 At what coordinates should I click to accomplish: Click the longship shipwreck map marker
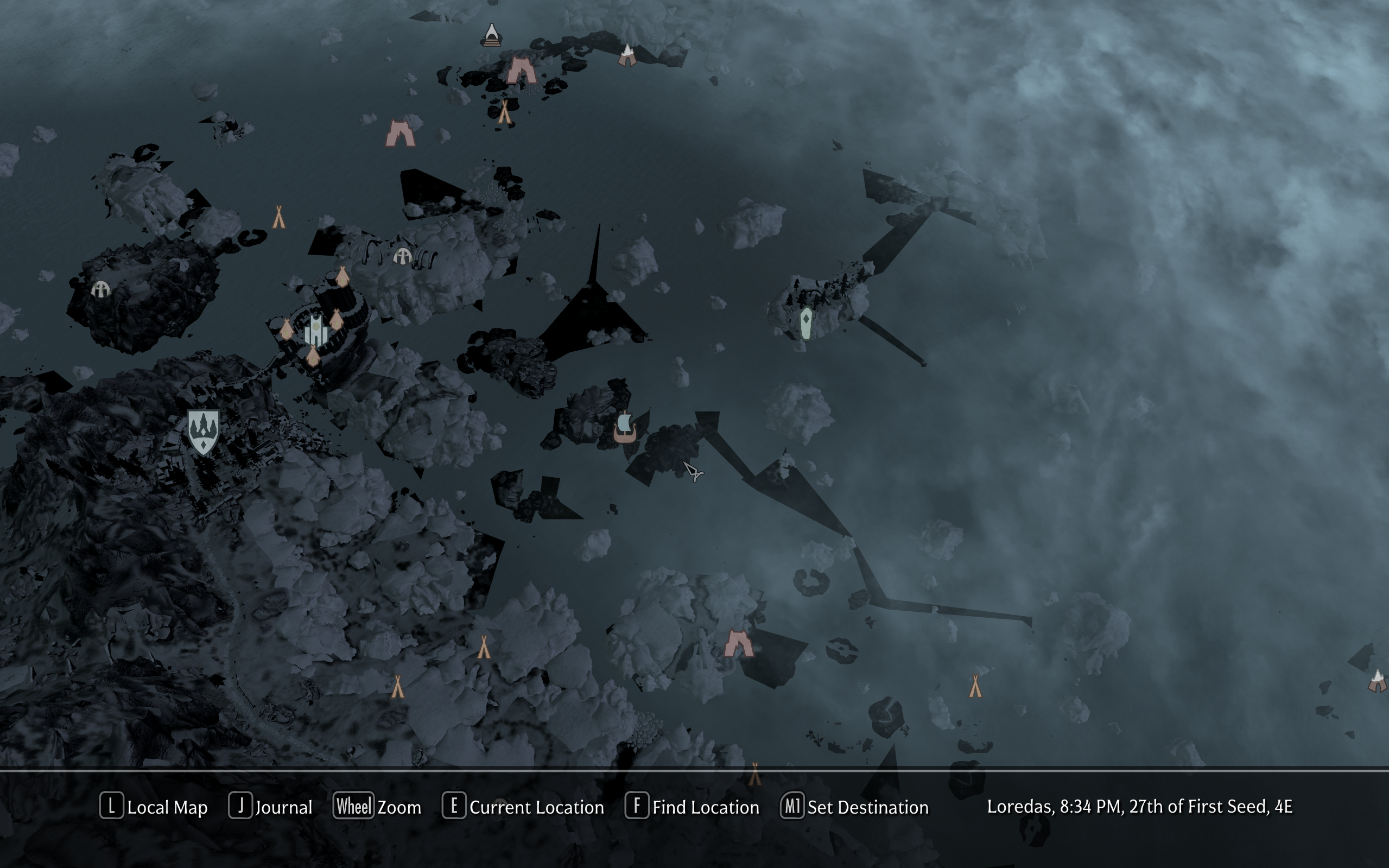pos(624,428)
